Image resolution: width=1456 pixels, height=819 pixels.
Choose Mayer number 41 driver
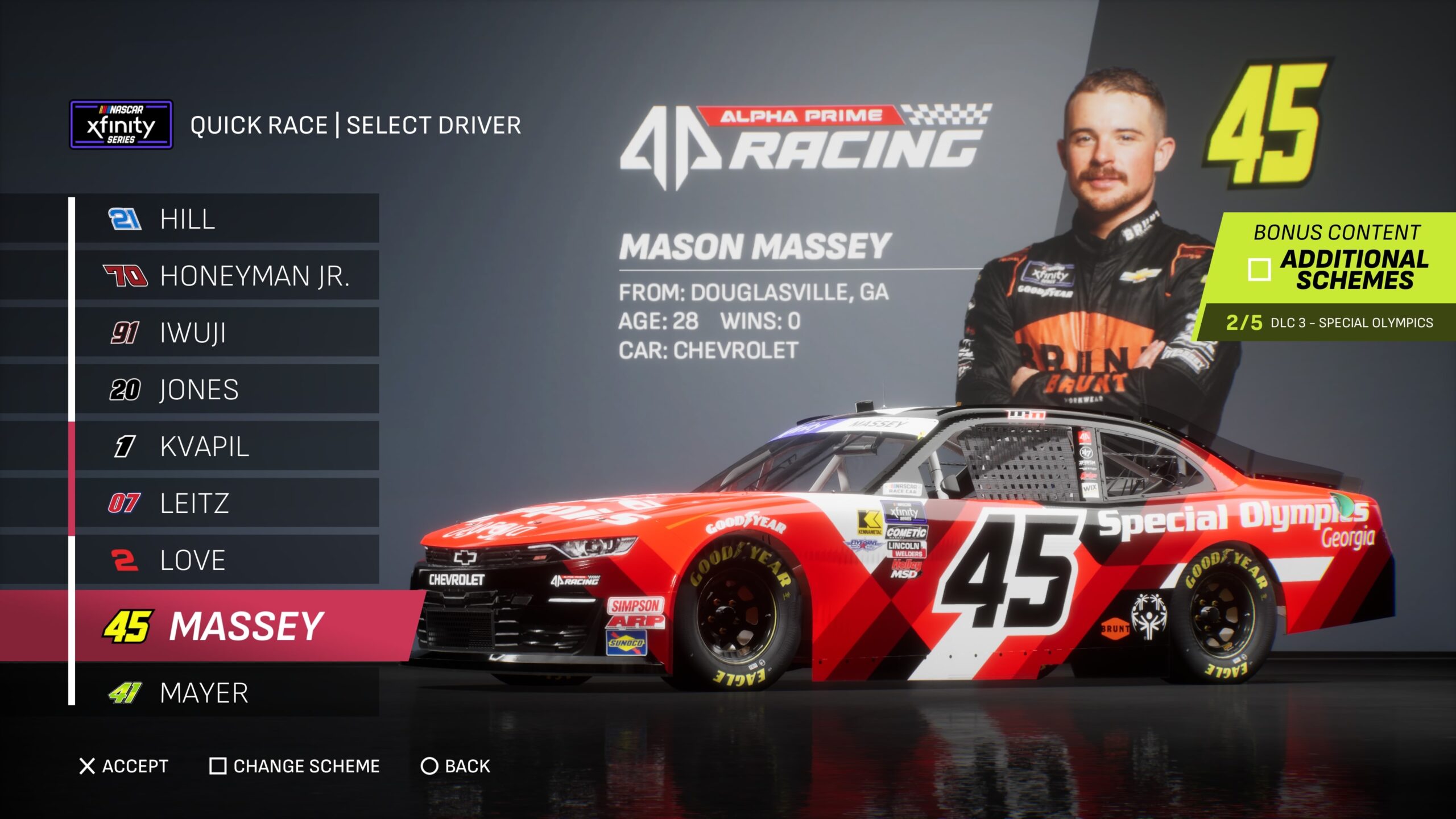pos(226,693)
